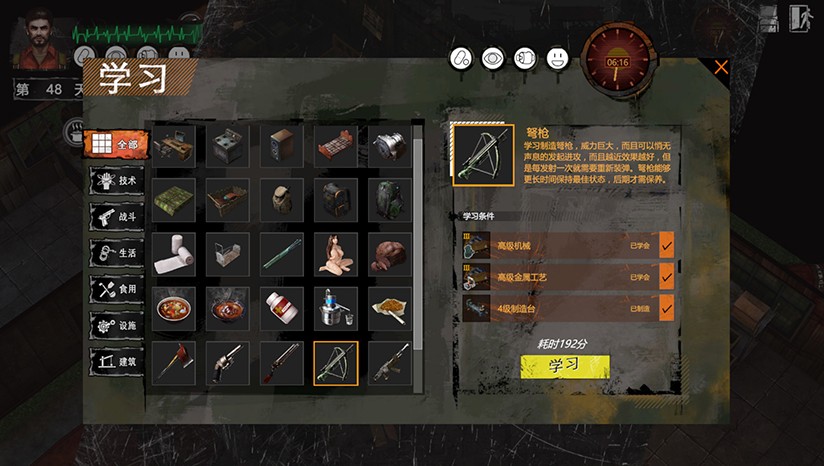Choose the revolver recipe slot

coord(228,362)
